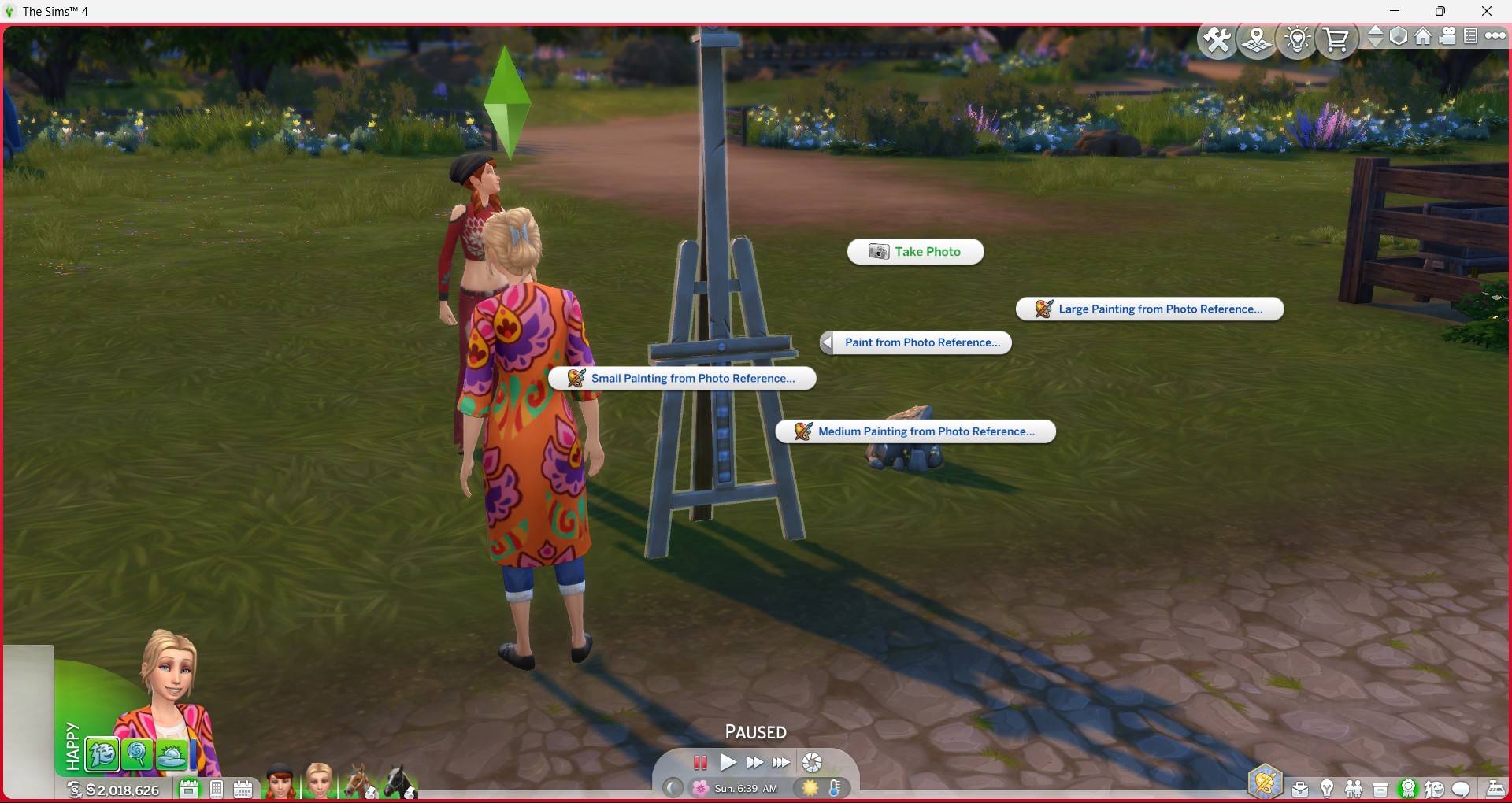Open the briefcase Career panel
This screenshot has width=1512, height=803.
(1300, 788)
